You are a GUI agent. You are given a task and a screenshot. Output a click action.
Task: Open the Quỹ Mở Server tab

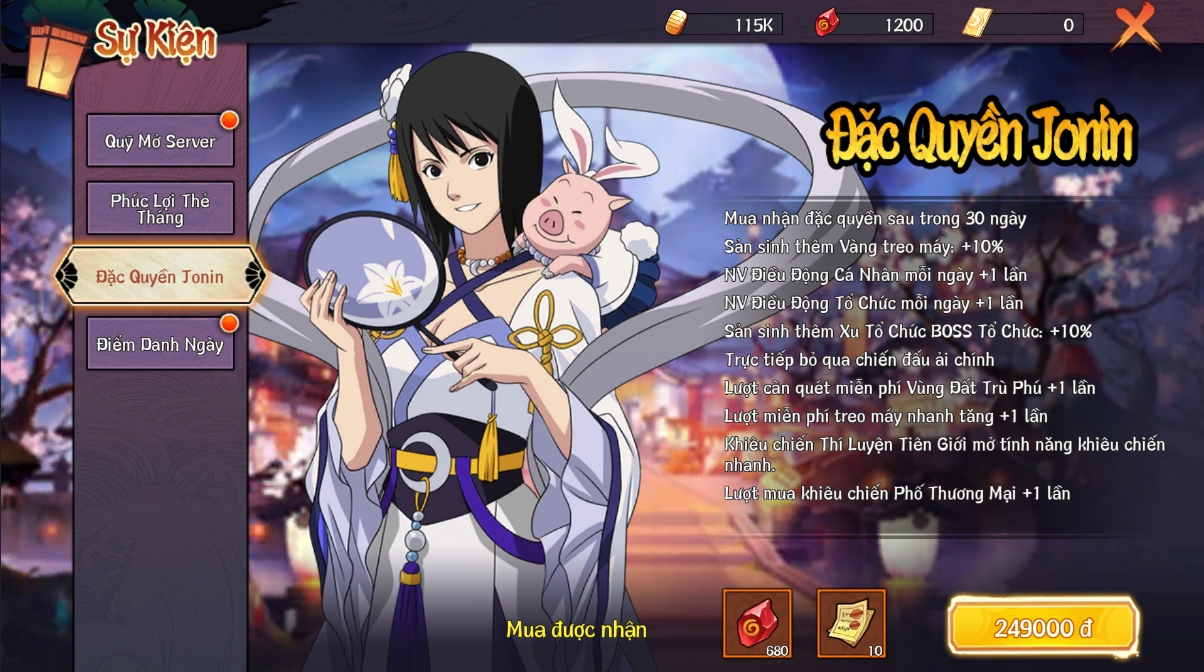point(160,141)
